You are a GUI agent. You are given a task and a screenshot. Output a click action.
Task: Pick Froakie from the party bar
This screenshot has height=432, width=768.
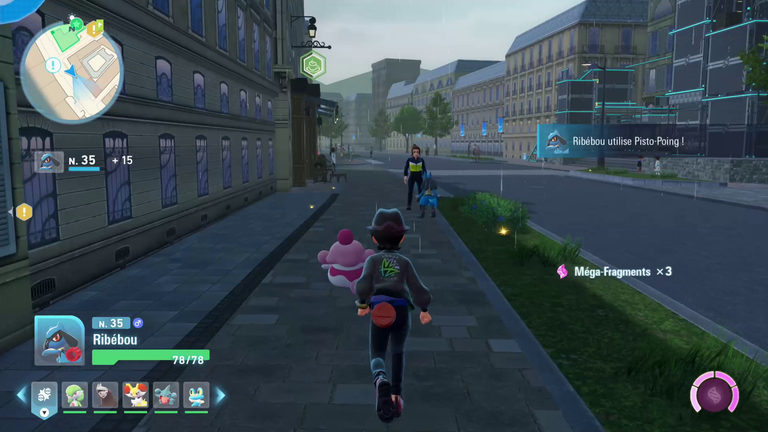(x=196, y=395)
